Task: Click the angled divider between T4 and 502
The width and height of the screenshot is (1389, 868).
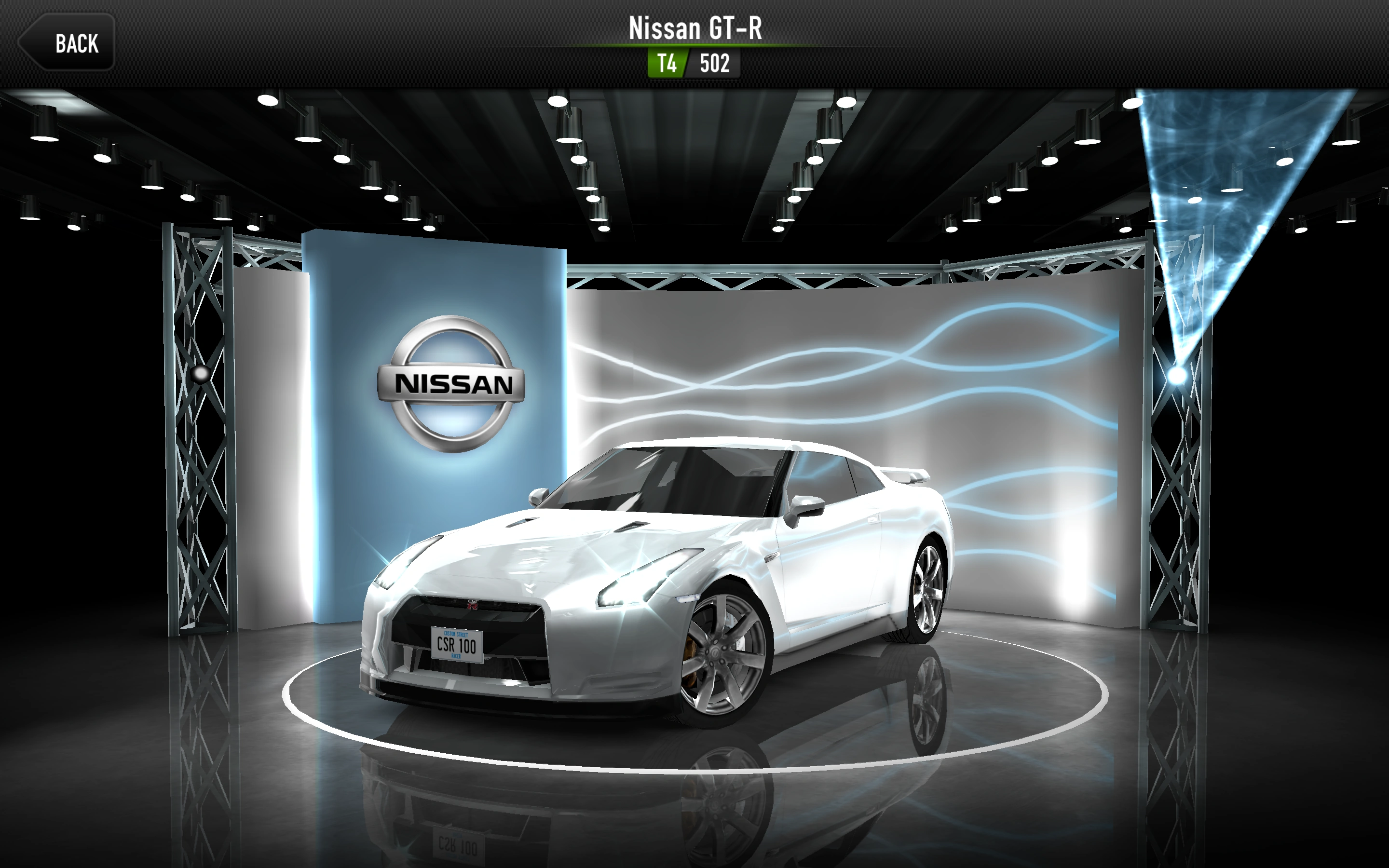Action: click(688, 63)
